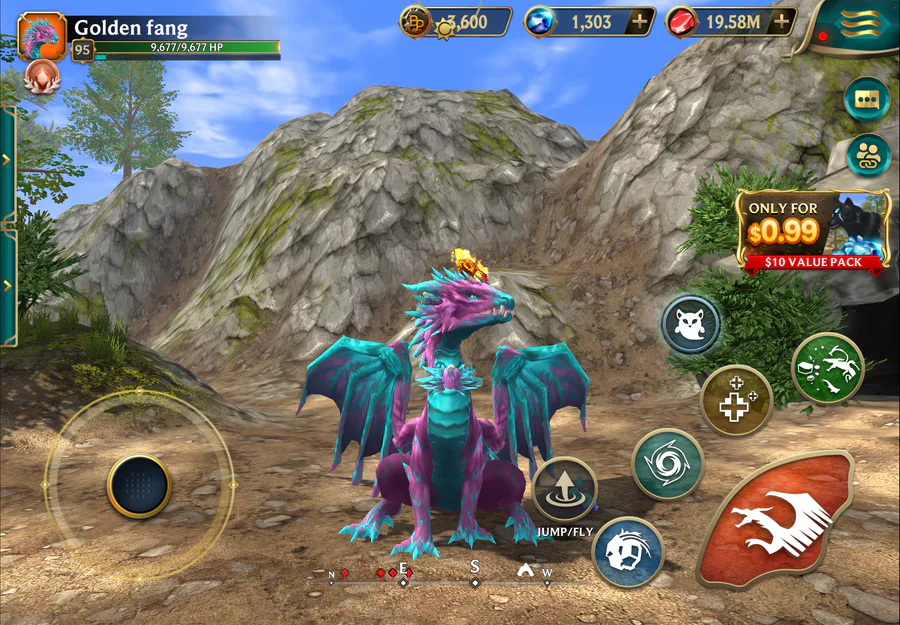900x625 pixels.
Task: Activate the red dragon bite attack
Action: 777,519
